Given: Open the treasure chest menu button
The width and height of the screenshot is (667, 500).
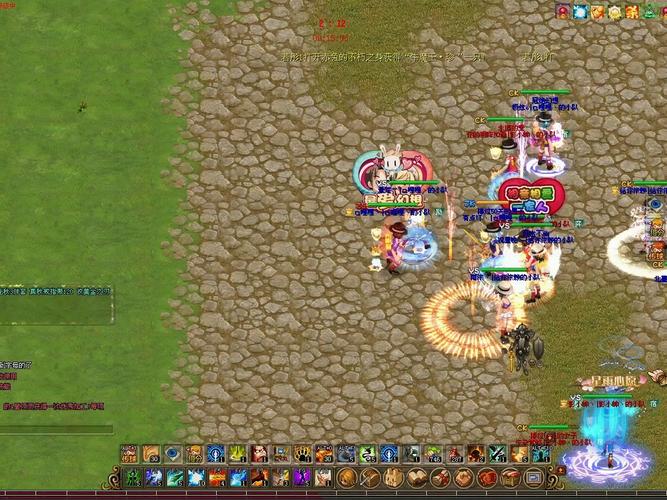Looking at the screenshot, I should (512, 477).
